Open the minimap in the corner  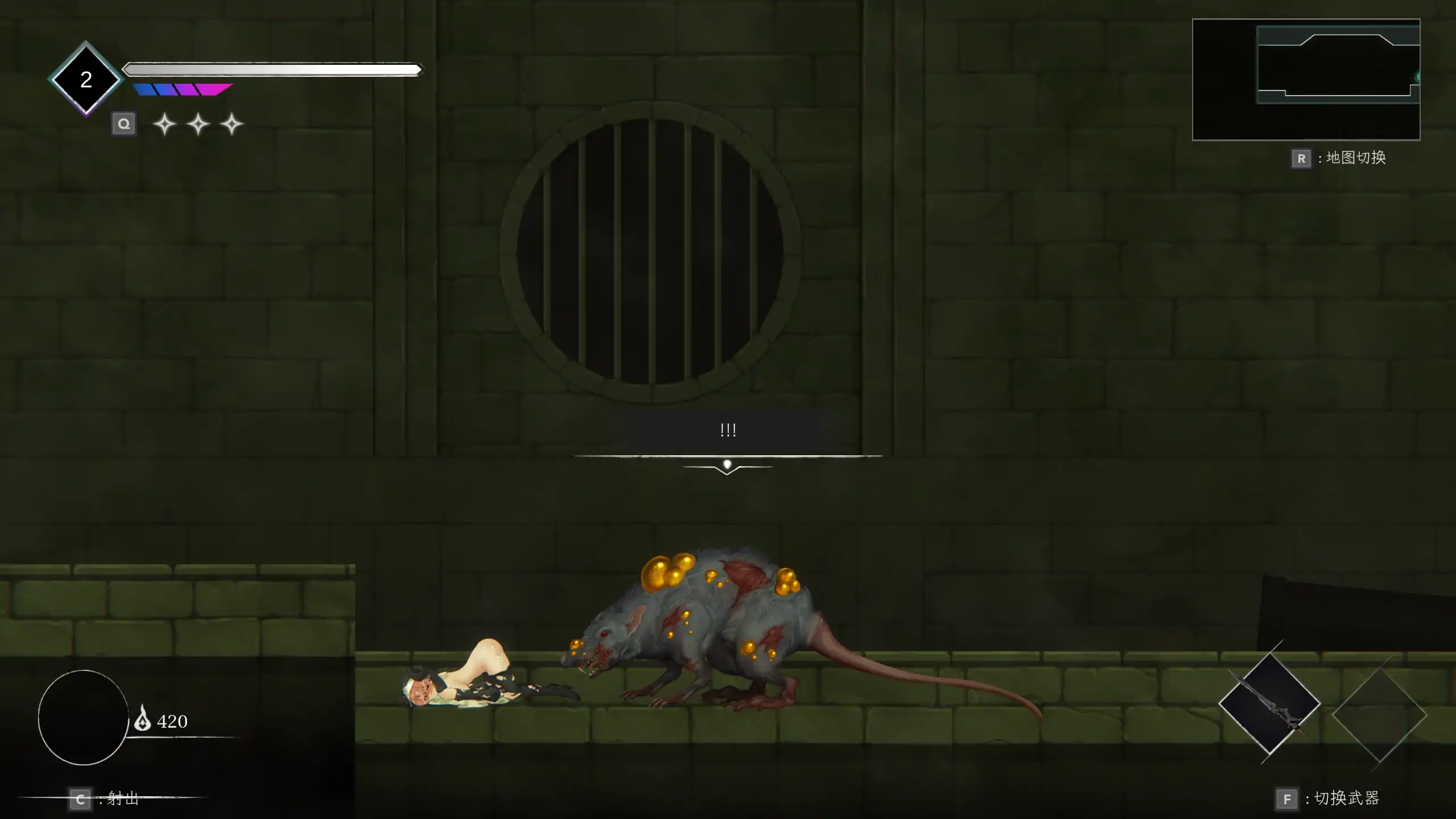pos(1305,79)
